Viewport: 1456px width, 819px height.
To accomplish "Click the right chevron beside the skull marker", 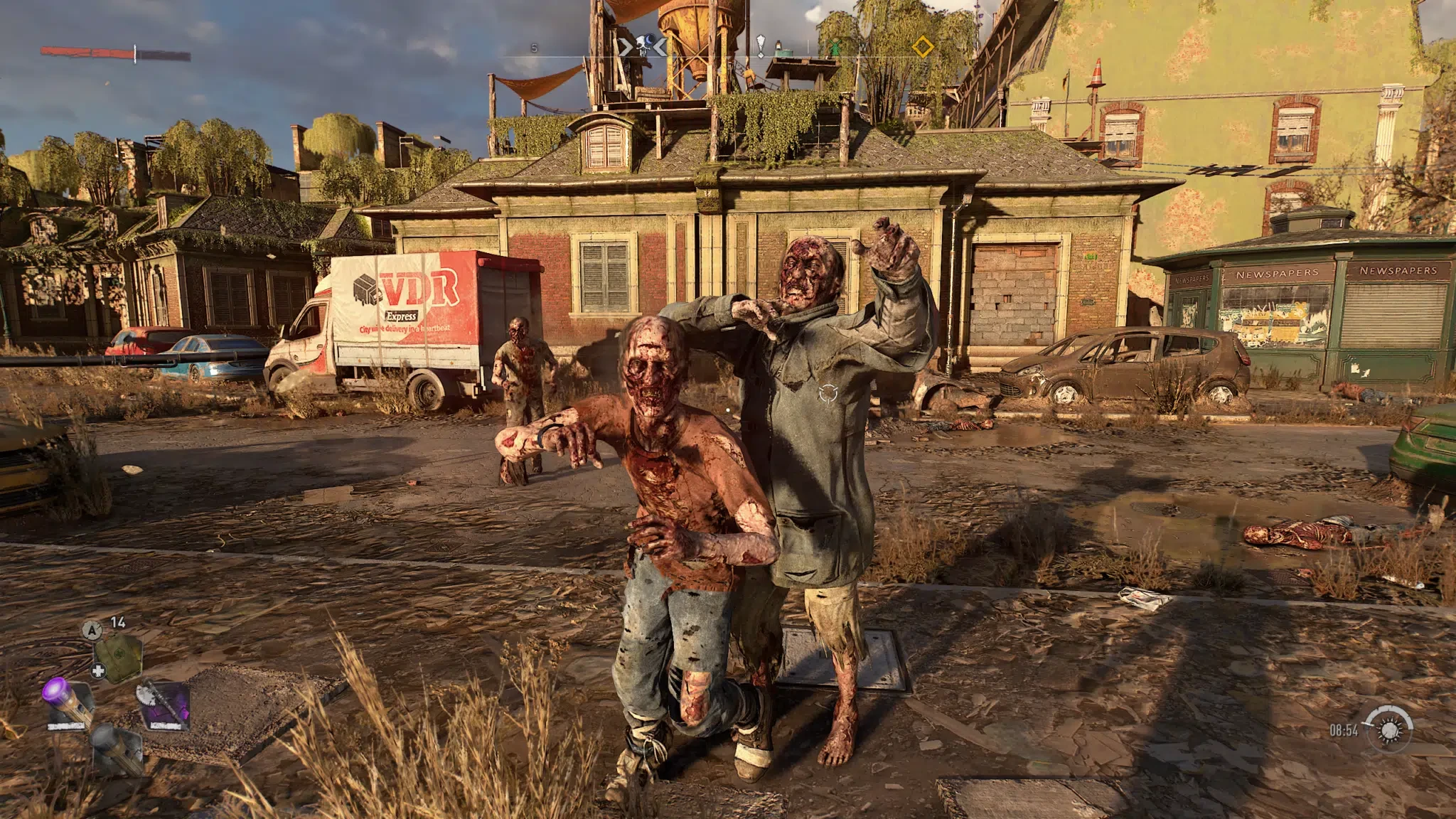I will (x=659, y=45).
